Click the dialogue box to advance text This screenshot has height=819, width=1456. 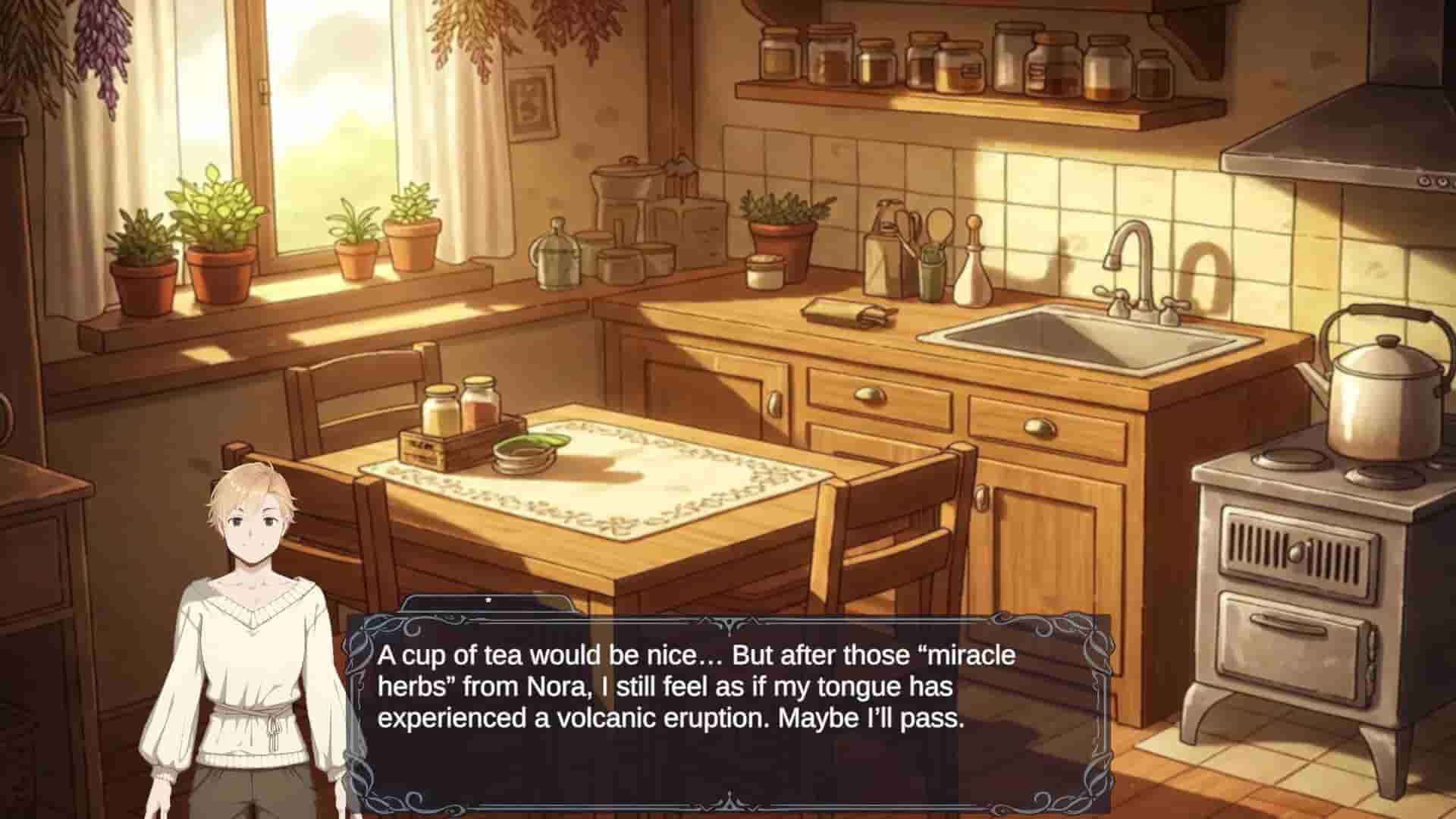tap(728, 705)
